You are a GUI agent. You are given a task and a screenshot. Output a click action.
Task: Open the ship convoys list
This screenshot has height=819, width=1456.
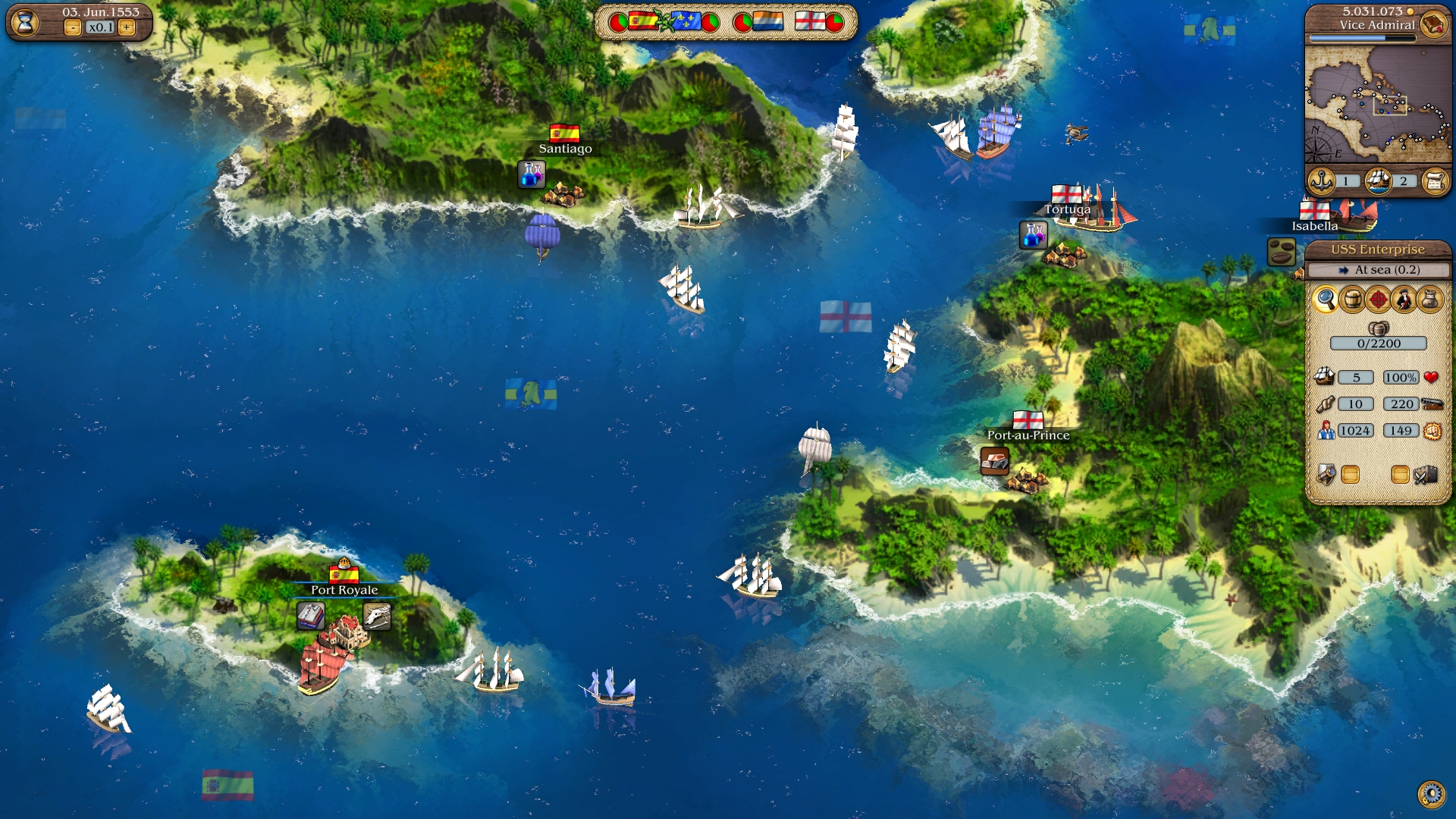point(1379,181)
